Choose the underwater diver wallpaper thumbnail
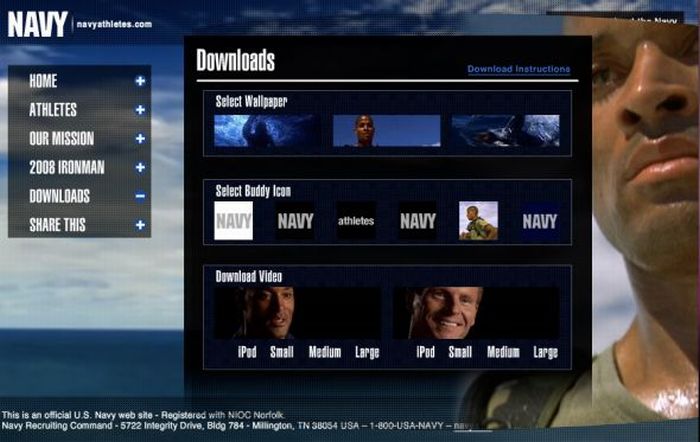The image size is (700, 442). 267,131
